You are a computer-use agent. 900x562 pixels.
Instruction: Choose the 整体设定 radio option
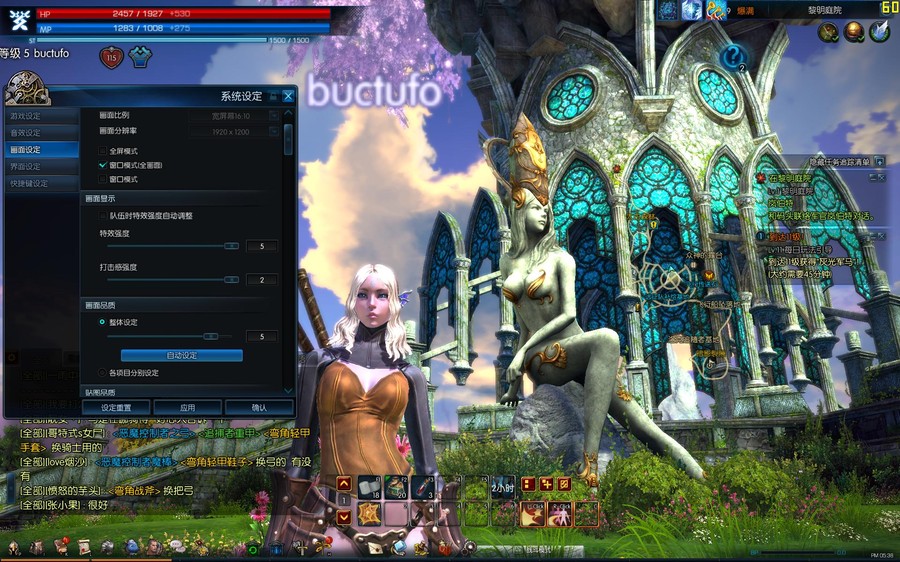click(103, 322)
